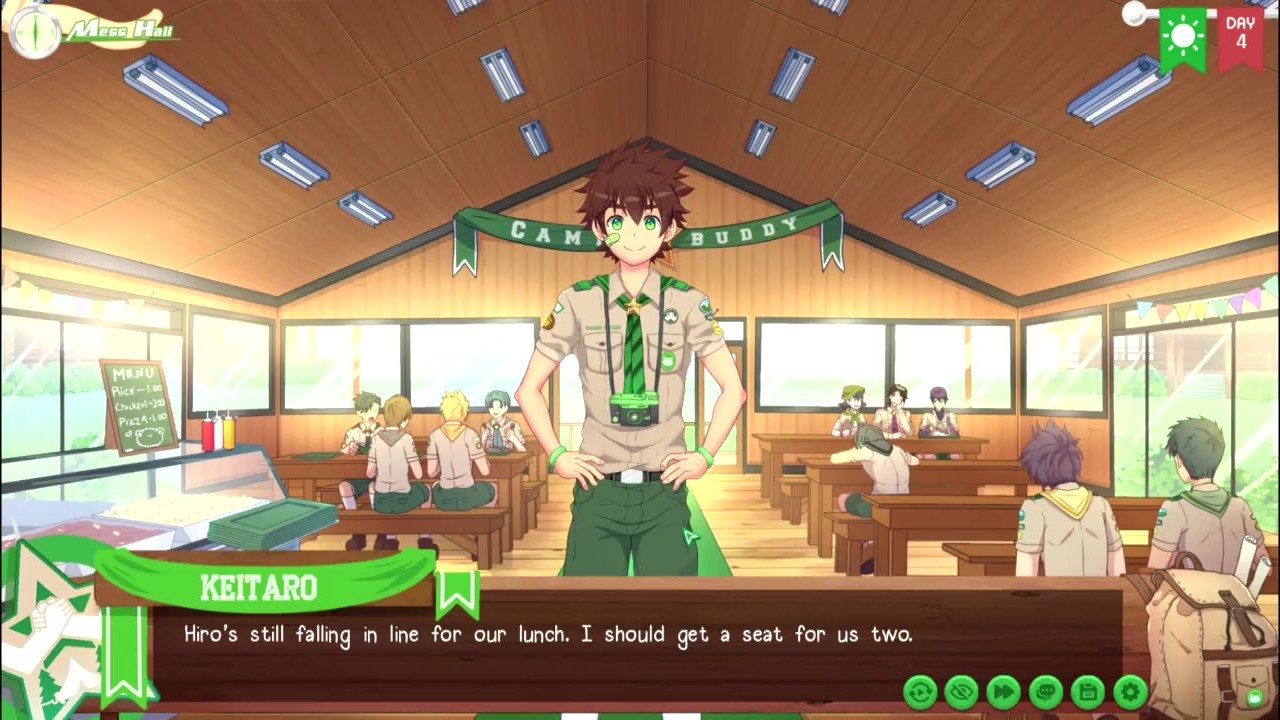This screenshot has height=720, width=1280.
Task: Open the dialogue history log
Action: click(x=1046, y=691)
